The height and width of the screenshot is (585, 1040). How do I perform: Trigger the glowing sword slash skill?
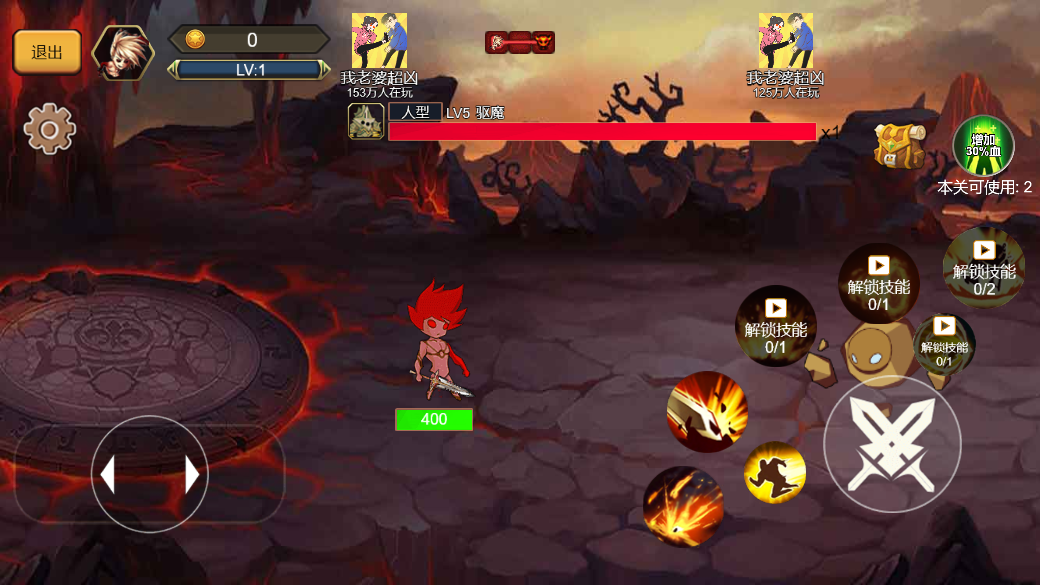point(707,411)
